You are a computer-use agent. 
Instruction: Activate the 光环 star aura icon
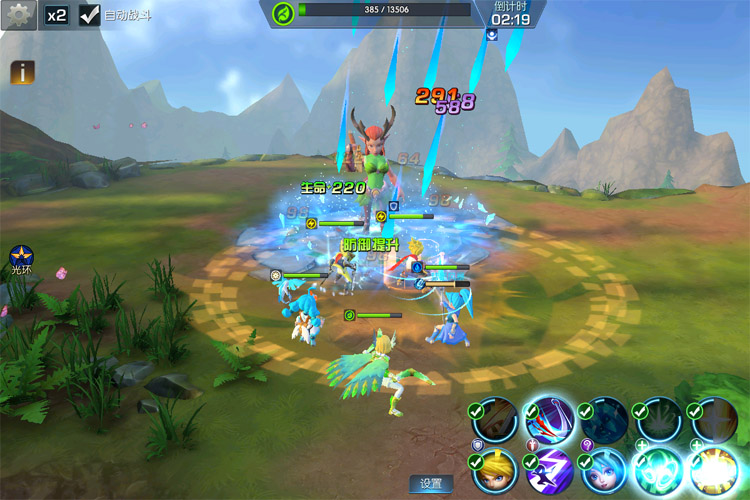(x=21, y=257)
